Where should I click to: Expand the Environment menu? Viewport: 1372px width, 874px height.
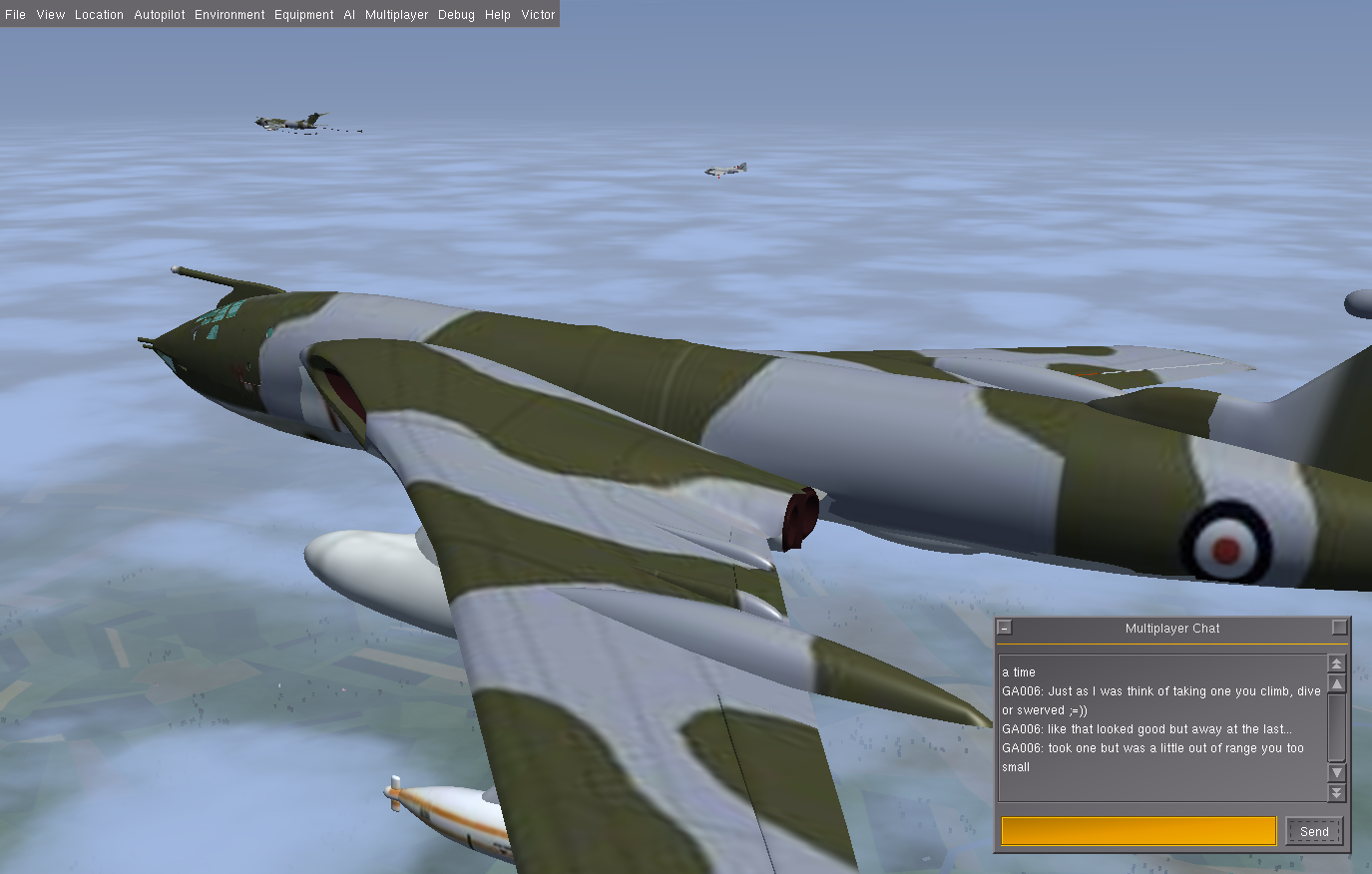point(229,14)
